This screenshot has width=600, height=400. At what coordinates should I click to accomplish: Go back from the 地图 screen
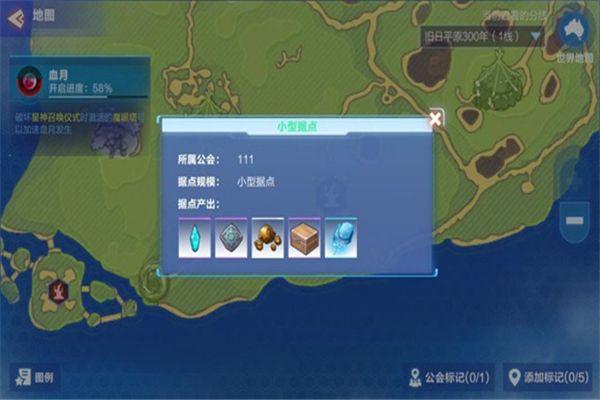15,17
